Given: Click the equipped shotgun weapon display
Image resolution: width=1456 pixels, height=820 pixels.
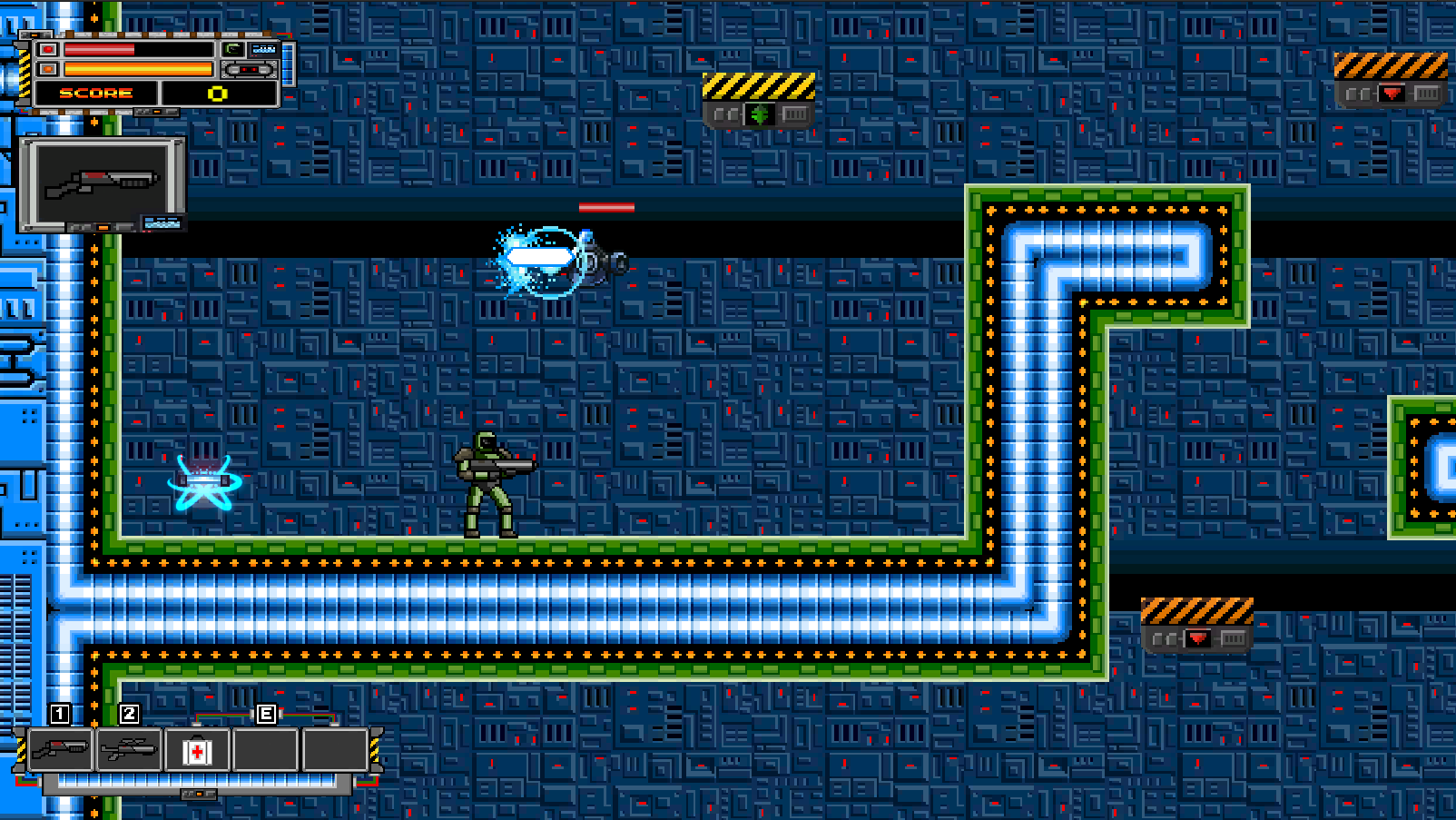Looking at the screenshot, I should 101,183.
